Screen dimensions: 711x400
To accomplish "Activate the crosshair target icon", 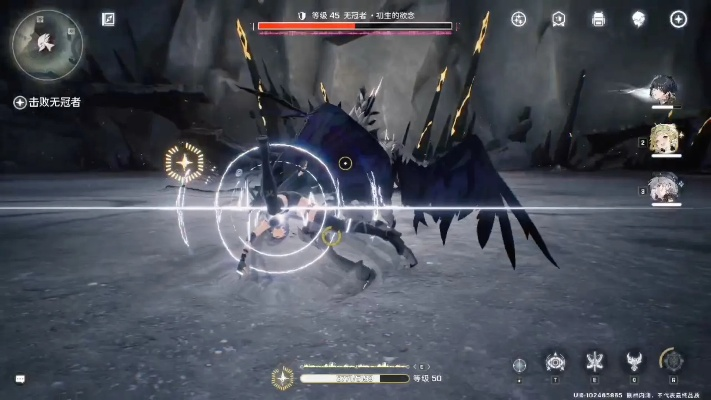I will tap(519, 365).
